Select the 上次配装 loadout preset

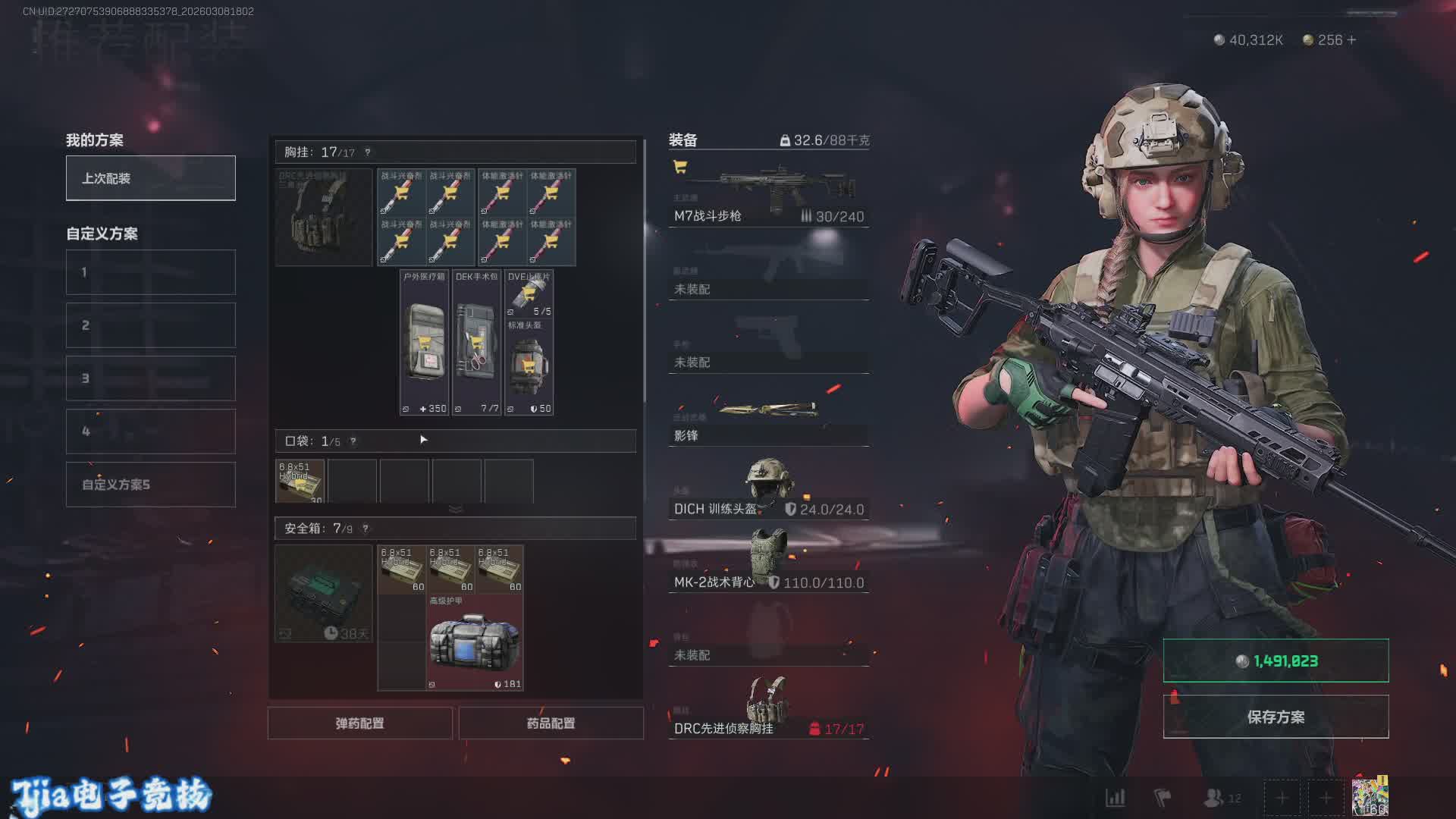click(150, 178)
